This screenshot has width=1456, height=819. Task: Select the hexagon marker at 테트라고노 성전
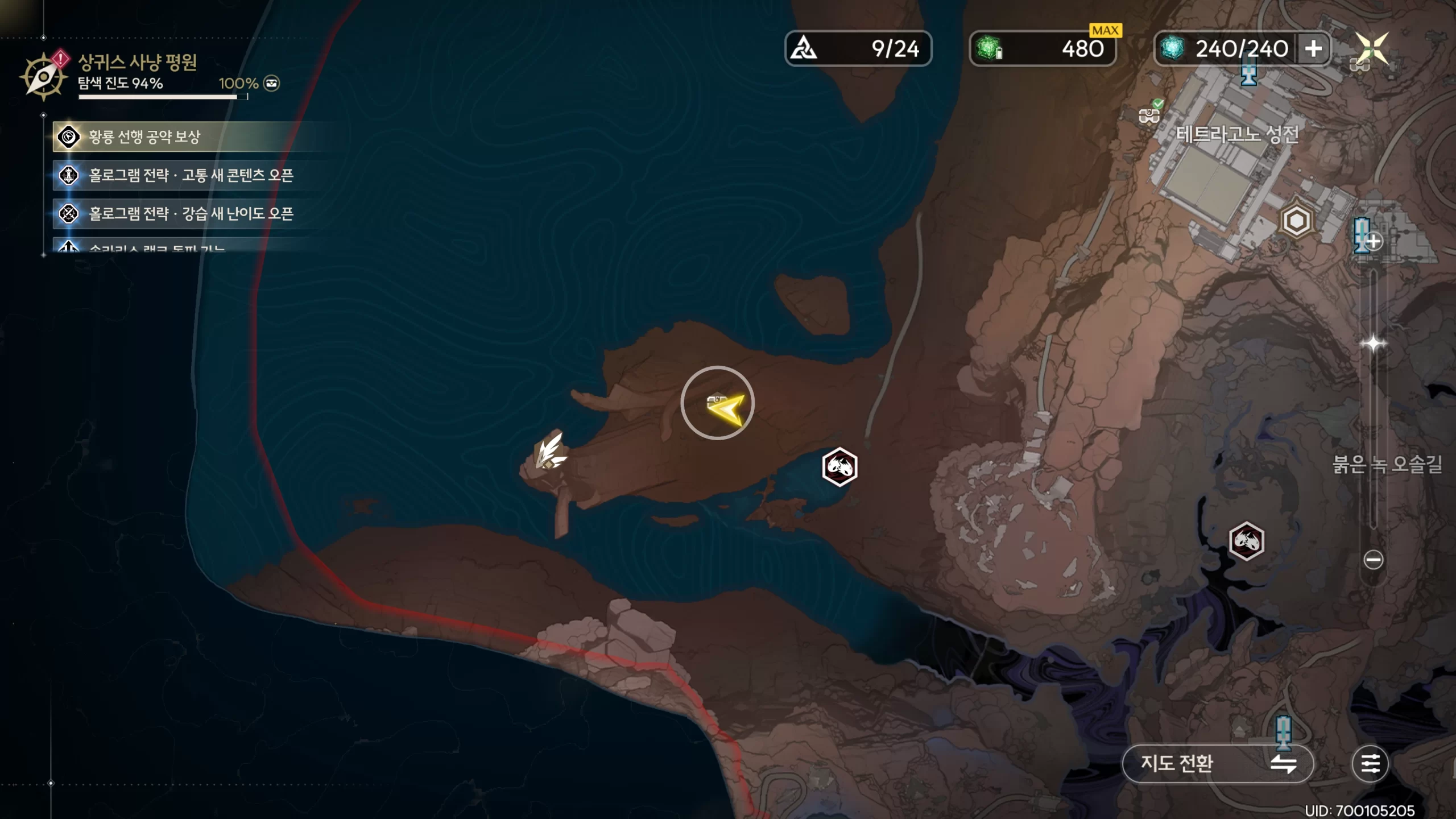click(x=1296, y=221)
